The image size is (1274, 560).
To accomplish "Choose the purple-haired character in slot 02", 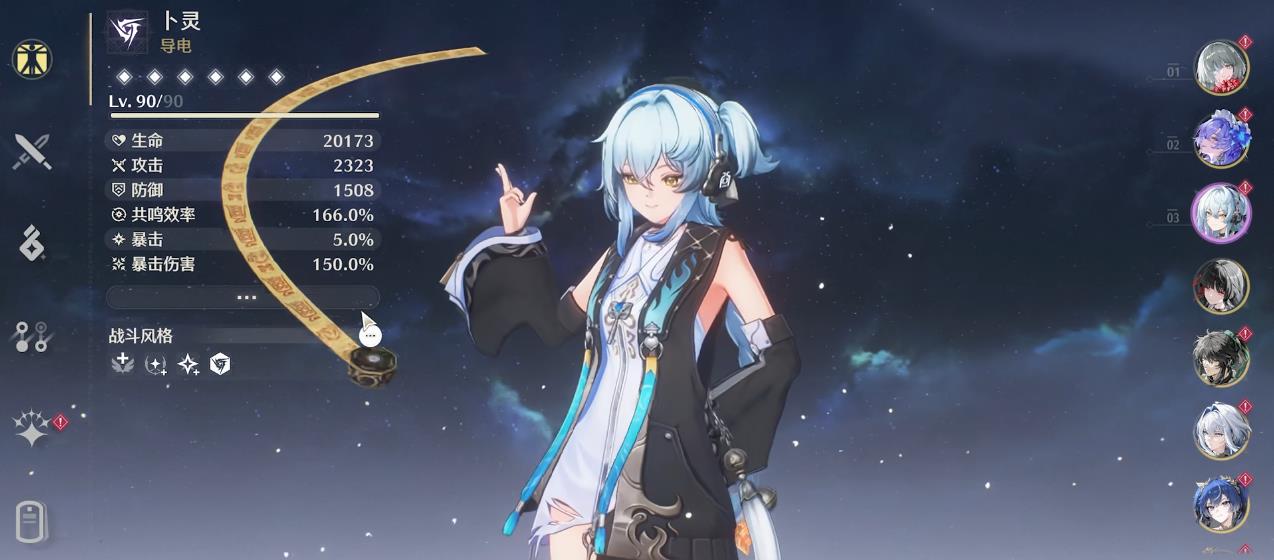I will (1221, 141).
